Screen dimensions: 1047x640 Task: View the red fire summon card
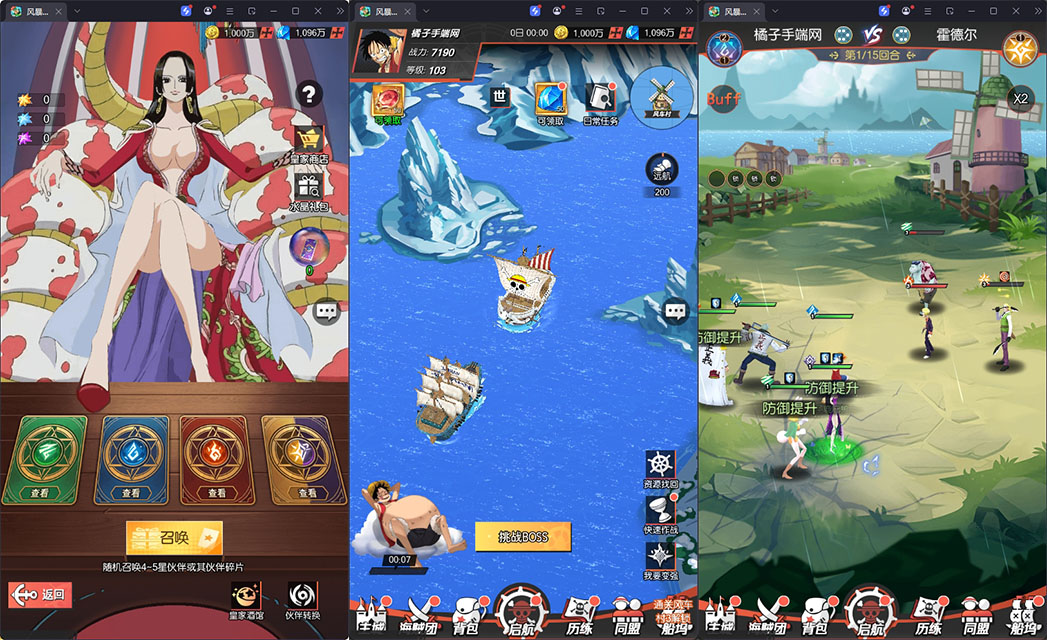click(x=217, y=459)
